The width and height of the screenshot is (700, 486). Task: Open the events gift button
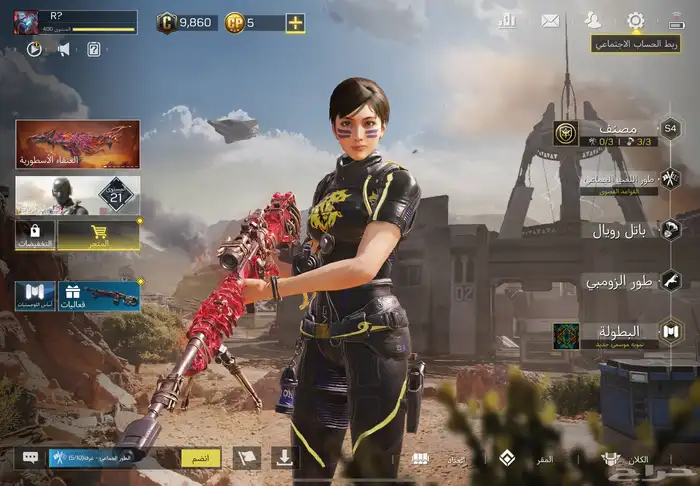[98, 296]
